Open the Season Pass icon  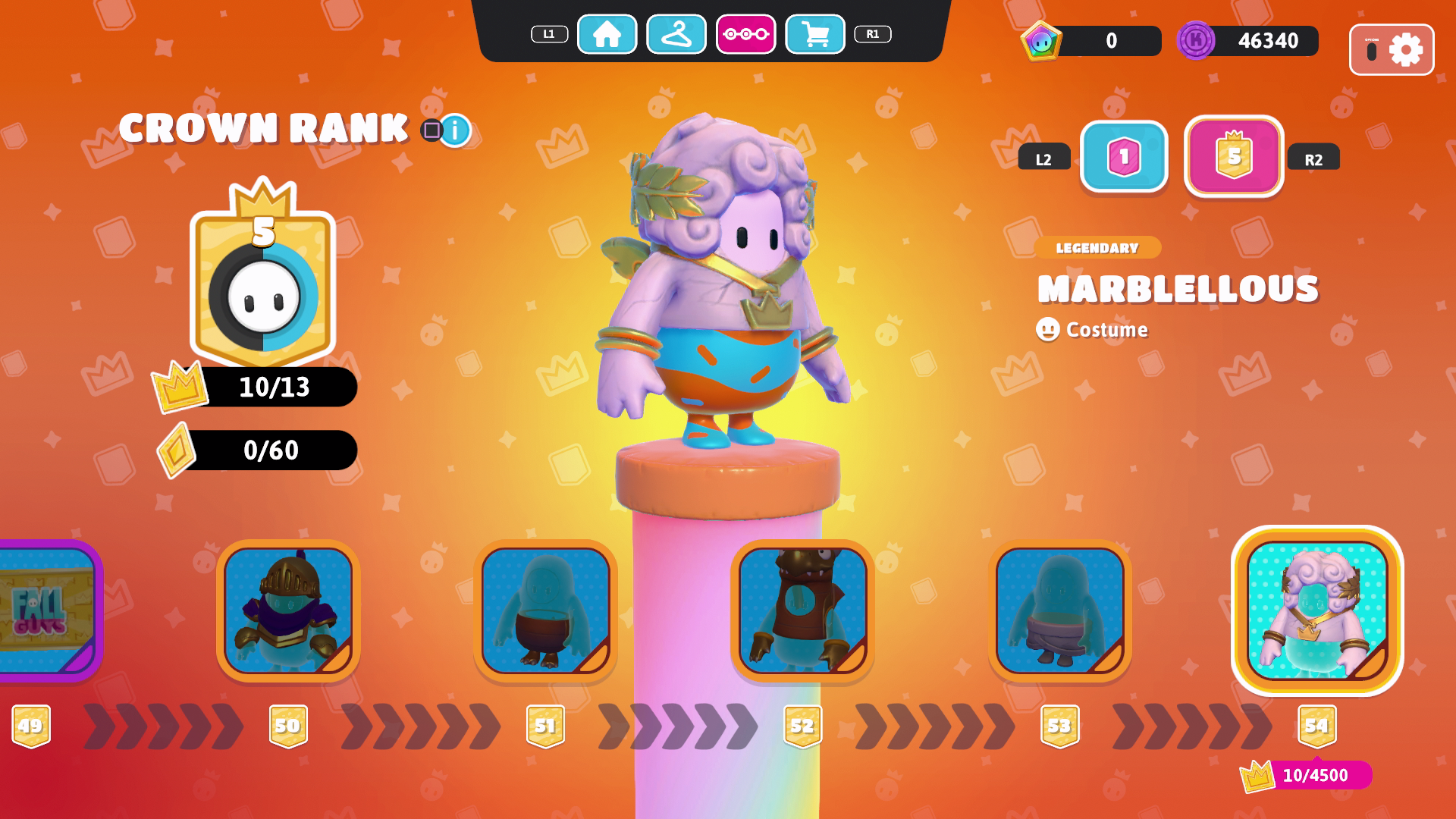(x=747, y=35)
